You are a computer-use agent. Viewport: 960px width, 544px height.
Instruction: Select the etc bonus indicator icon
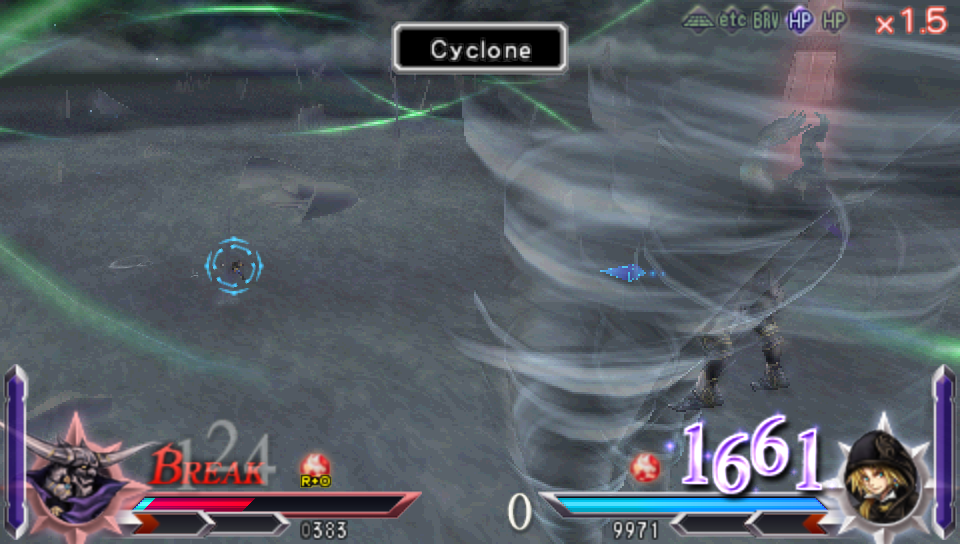pos(733,20)
